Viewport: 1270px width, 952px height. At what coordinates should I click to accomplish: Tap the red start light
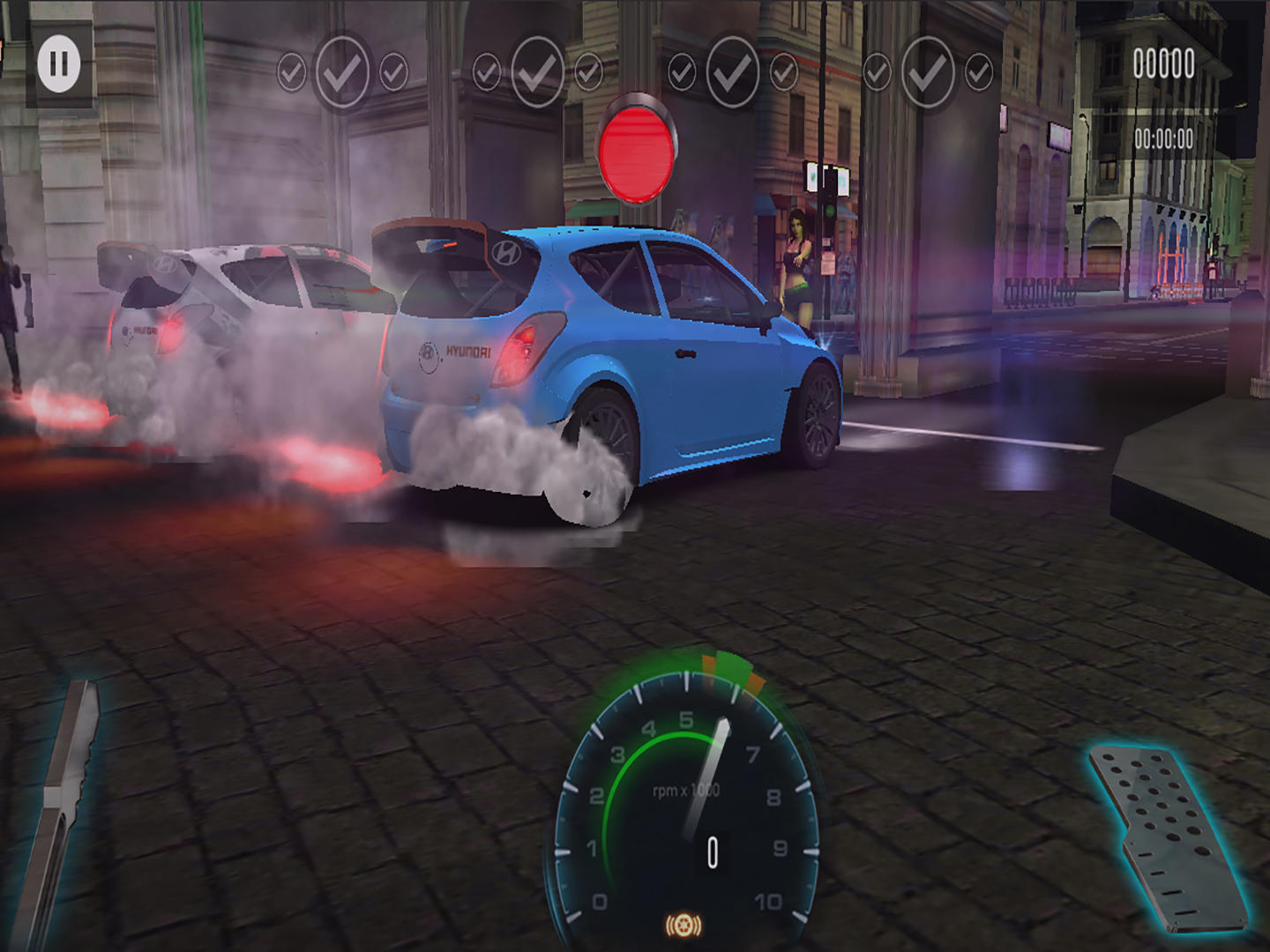[x=638, y=152]
